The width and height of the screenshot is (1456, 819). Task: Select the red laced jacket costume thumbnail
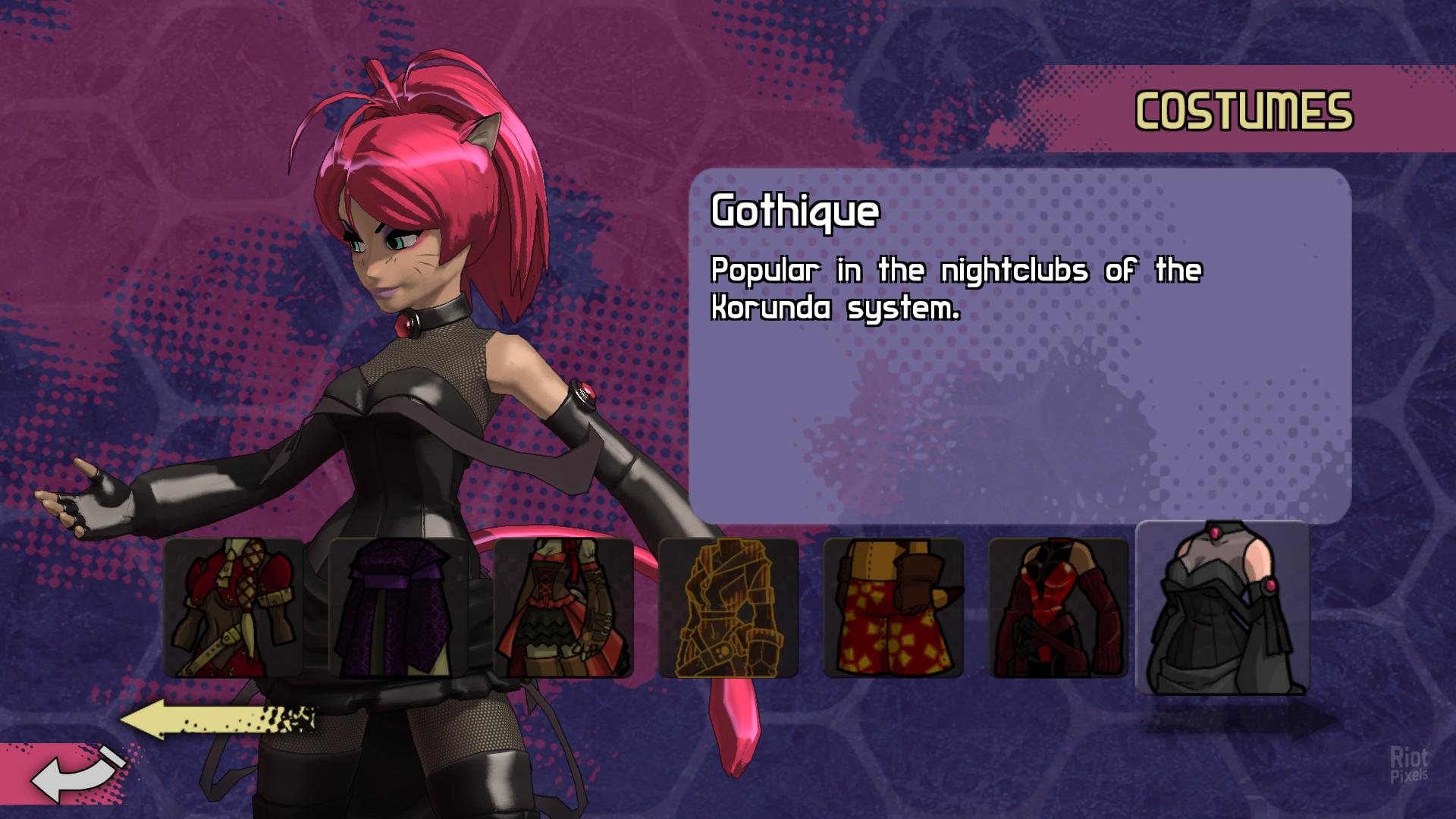coord(234,607)
